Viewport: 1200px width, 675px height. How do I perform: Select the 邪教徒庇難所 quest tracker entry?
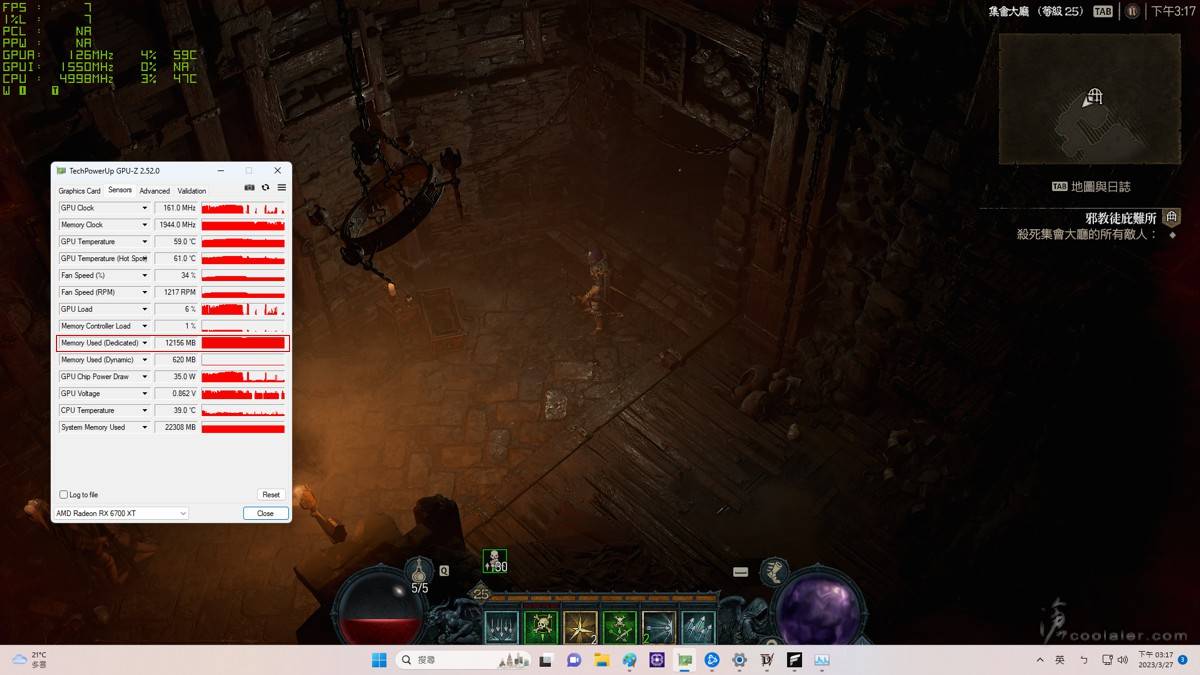tap(1120, 218)
